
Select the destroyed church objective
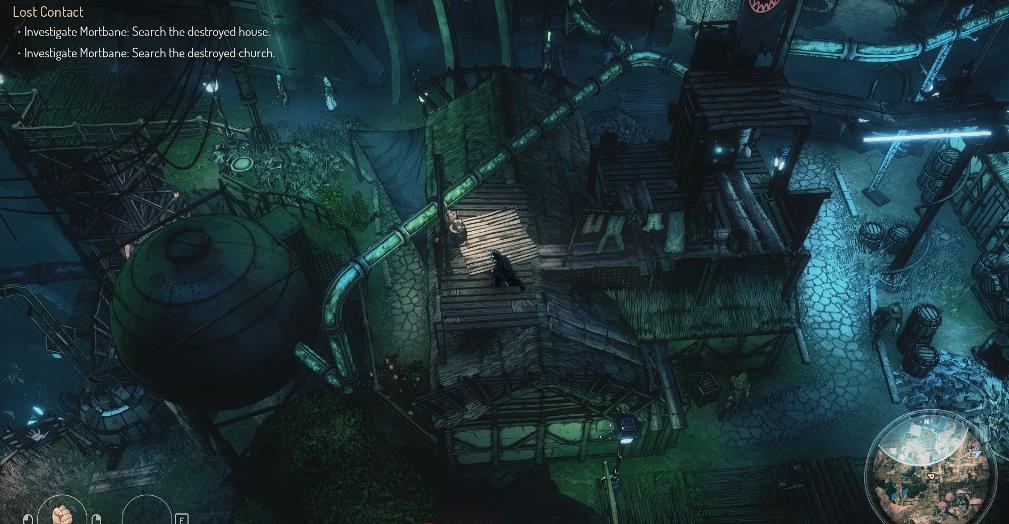pos(149,53)
